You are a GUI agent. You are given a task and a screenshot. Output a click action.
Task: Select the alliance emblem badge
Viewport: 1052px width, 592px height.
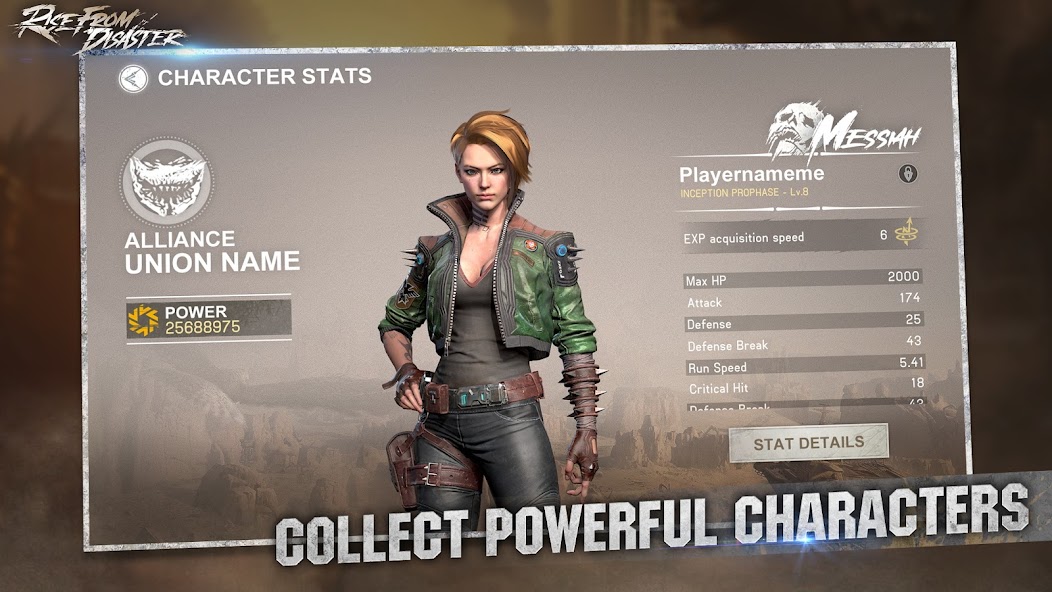(x=167, y=182)
